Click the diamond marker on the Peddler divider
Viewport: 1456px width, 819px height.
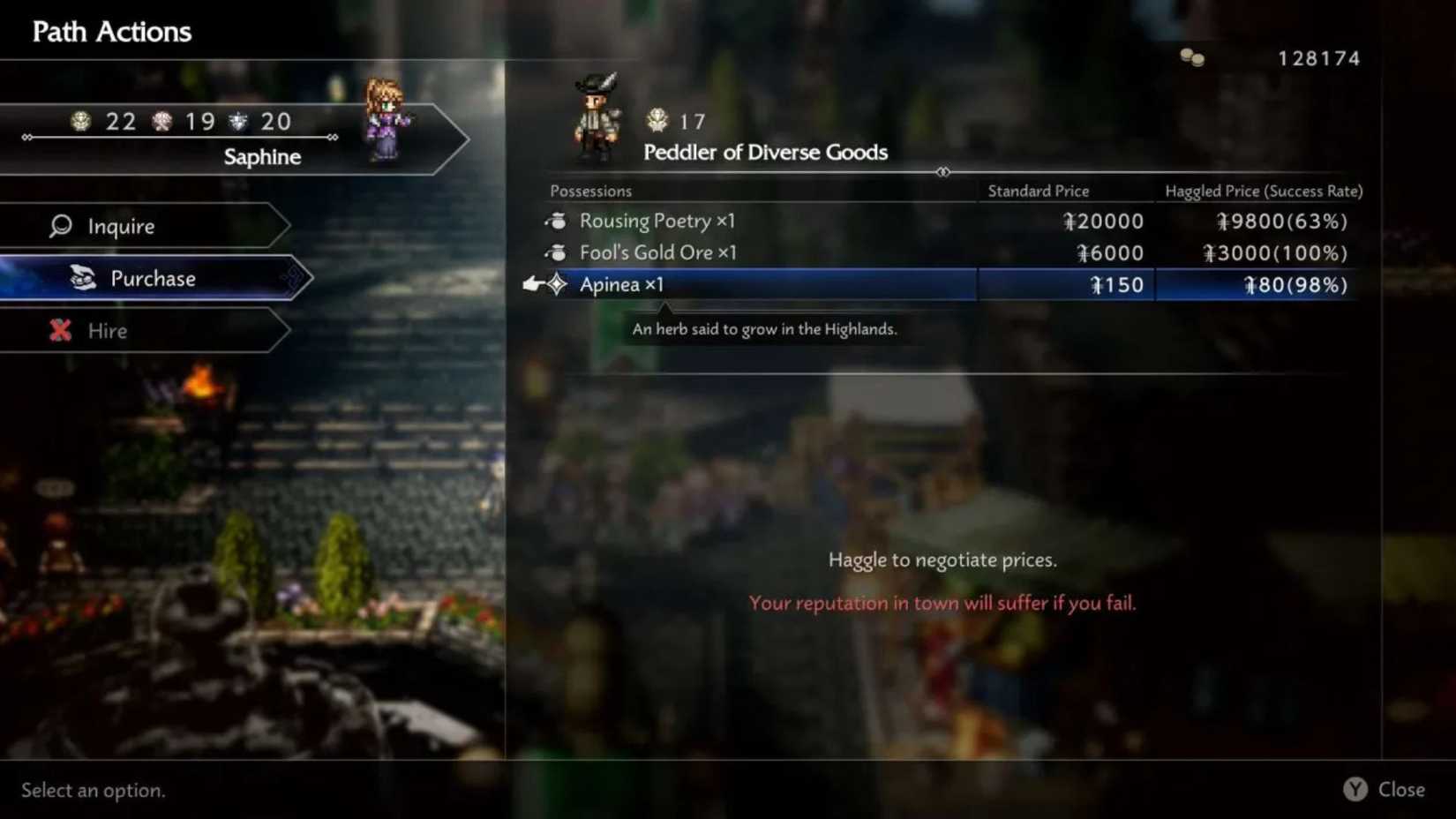pyautogui.click(x=944, y=173)
